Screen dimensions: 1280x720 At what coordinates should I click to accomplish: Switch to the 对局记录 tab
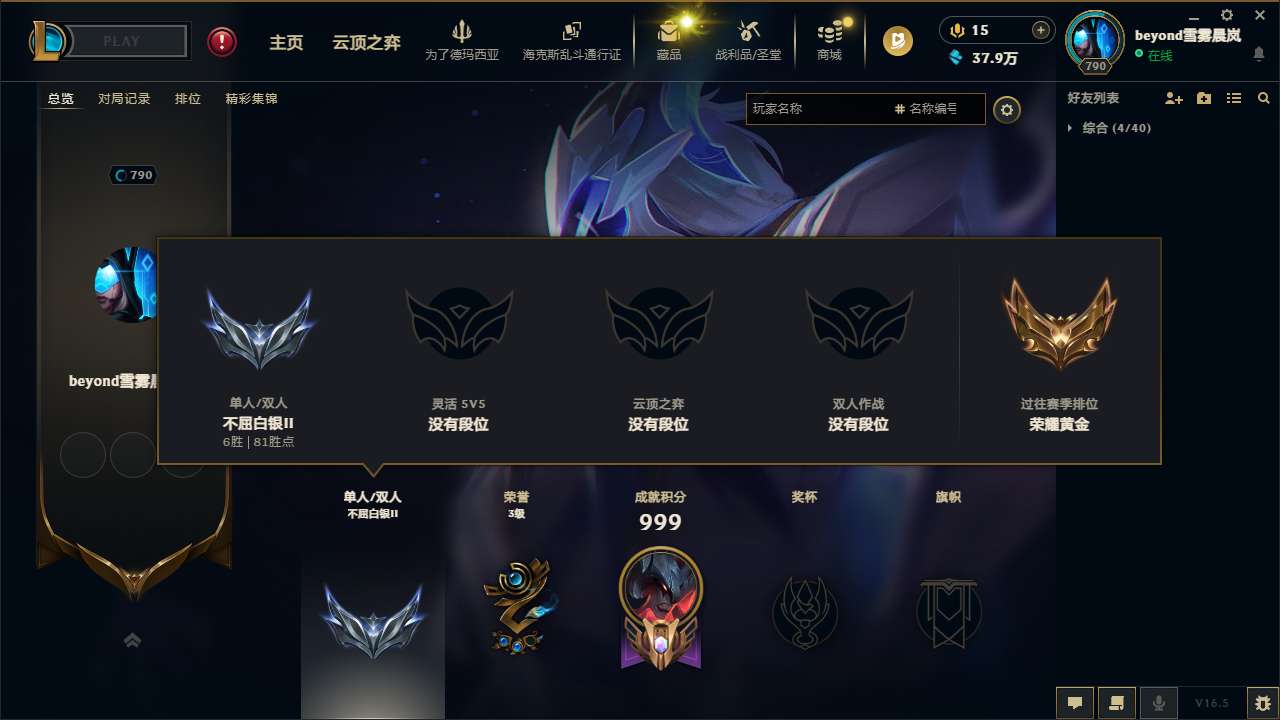(x=123, y=98)
